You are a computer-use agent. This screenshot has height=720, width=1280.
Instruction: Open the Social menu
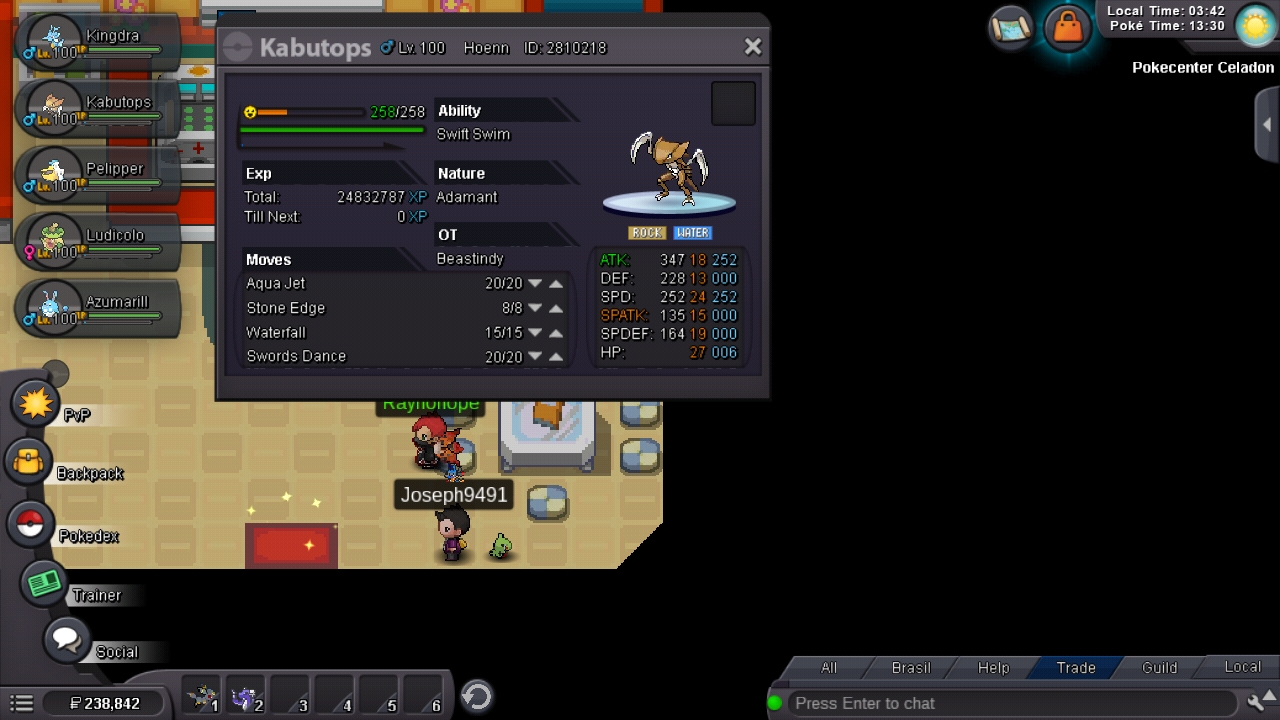tap(67, 639)
